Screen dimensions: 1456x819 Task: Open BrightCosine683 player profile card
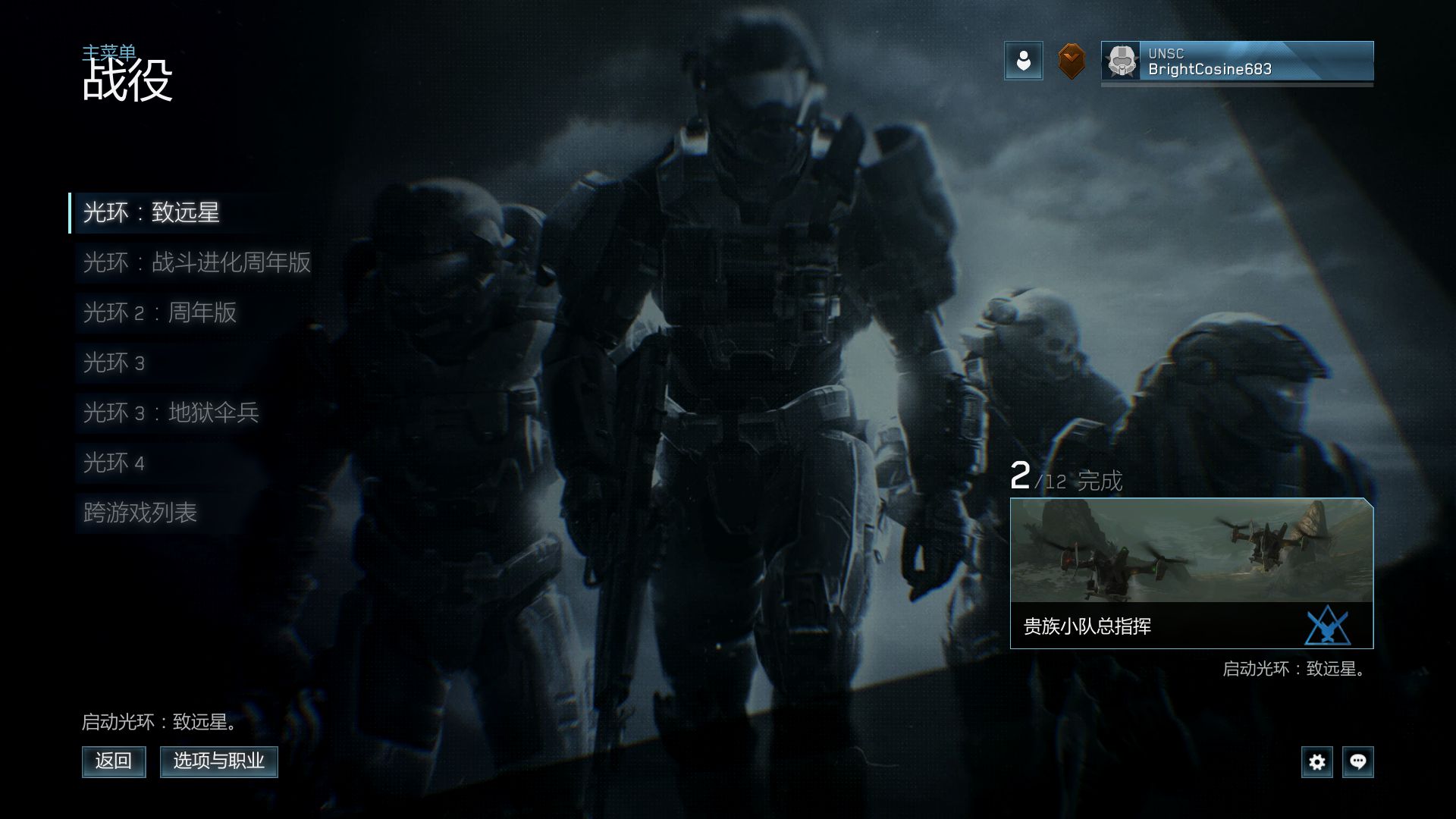click(1237, 61)
